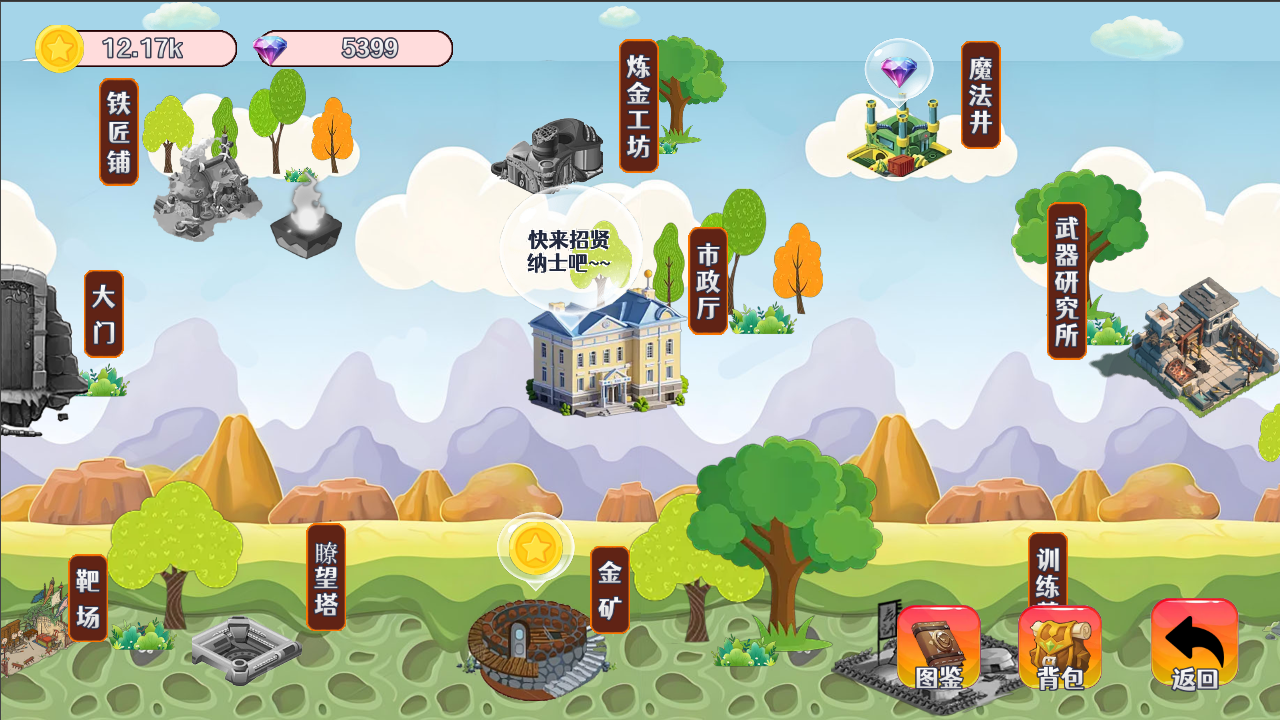
Task: Select the 市政厅 city hall label
Action: point(707,281)
